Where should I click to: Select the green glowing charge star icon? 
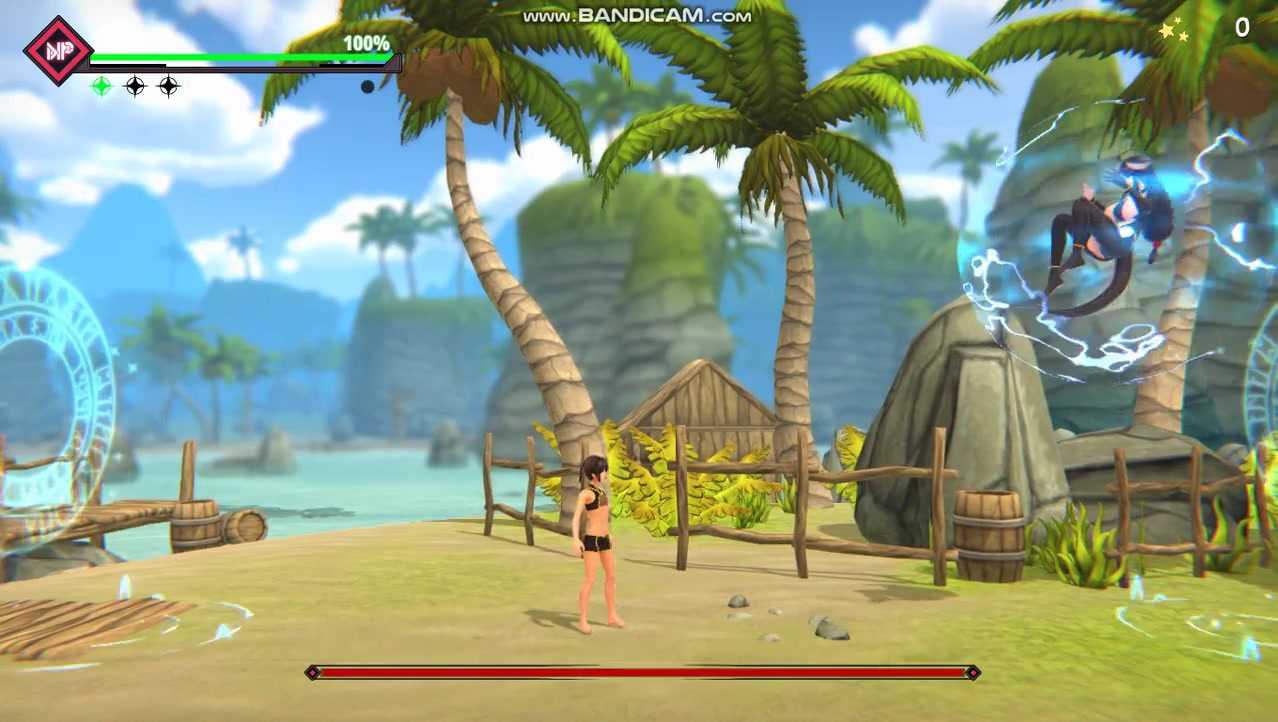click(102, 87)
